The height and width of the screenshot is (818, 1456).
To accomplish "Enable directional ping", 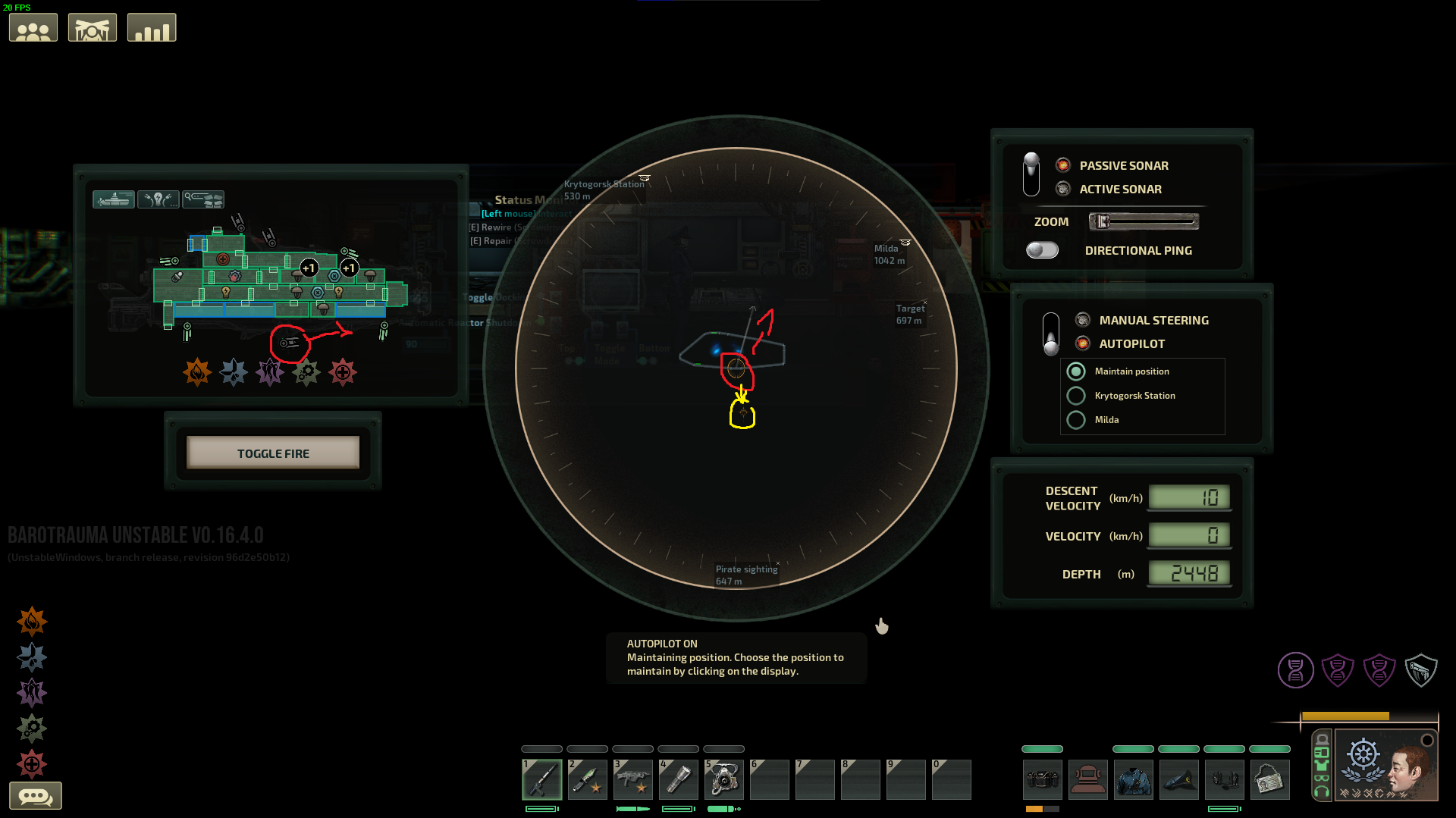I will point(1042,250).
